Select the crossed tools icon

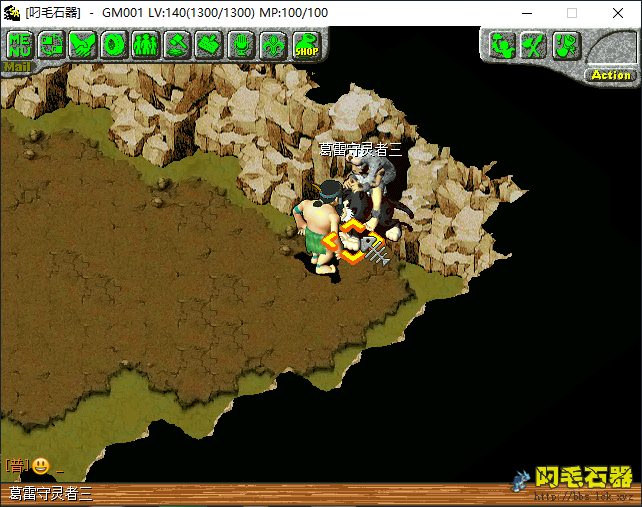pos(534,45)
